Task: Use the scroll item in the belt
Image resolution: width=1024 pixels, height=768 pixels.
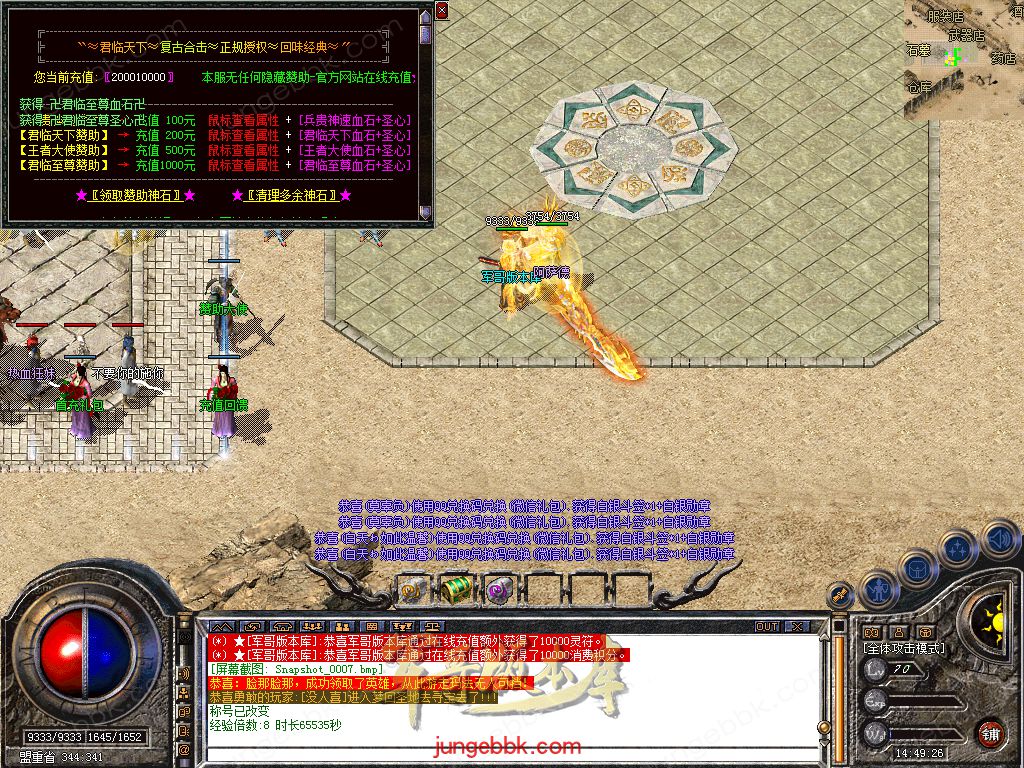Action: [x=413, y=591]
